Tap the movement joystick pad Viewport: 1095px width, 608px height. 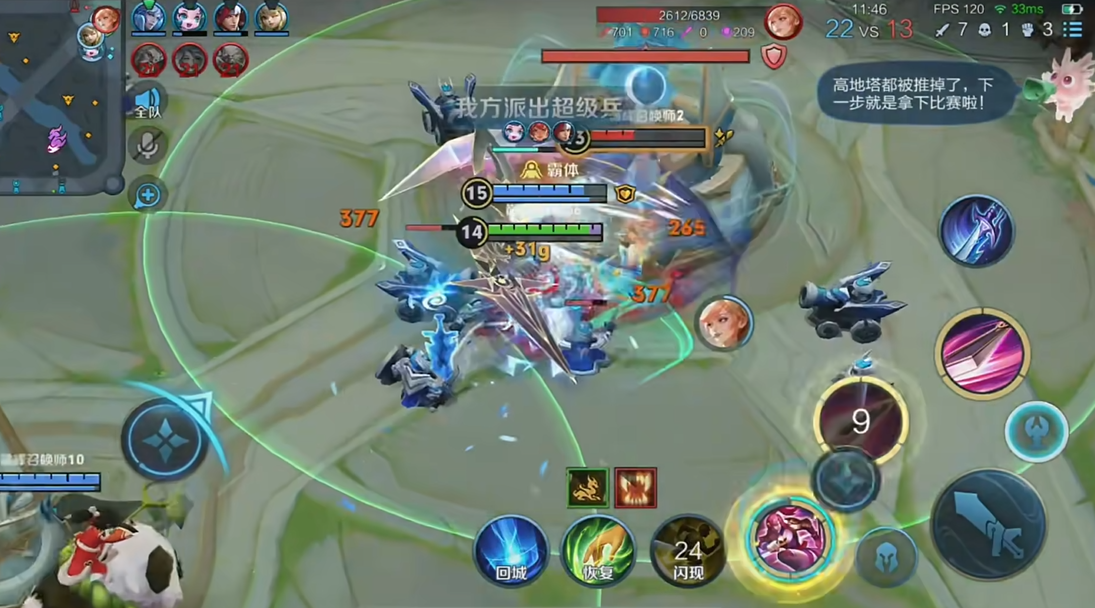163,439
